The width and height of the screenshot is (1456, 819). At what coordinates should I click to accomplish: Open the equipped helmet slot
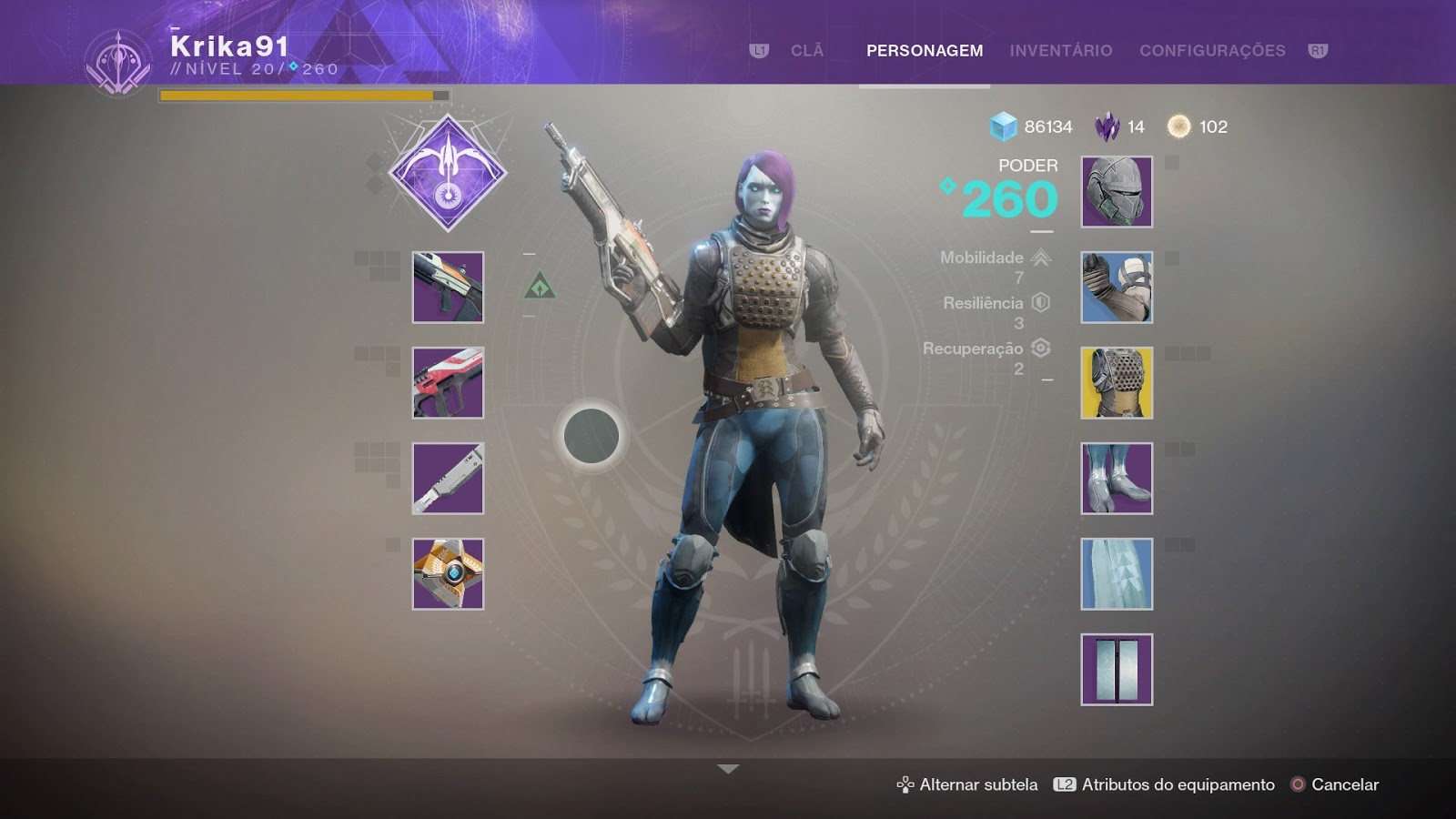pyautogui.click(x=1116, y=192)
